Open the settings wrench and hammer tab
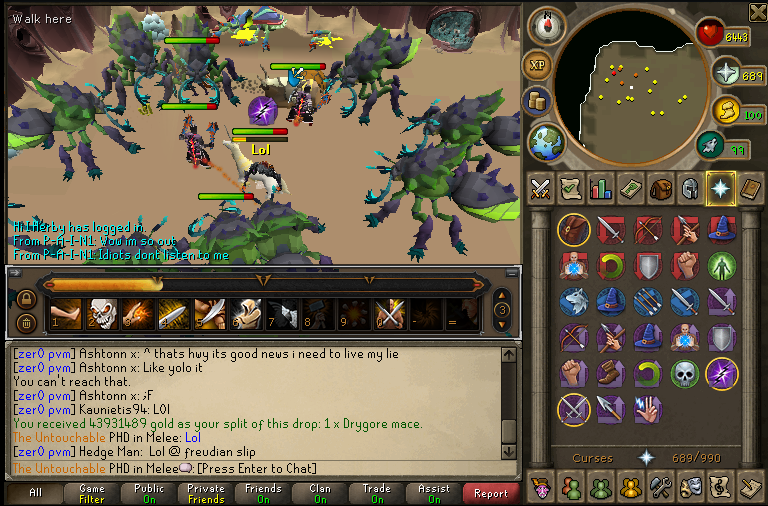This screenshot has height=506, width=768. (661, 487)
